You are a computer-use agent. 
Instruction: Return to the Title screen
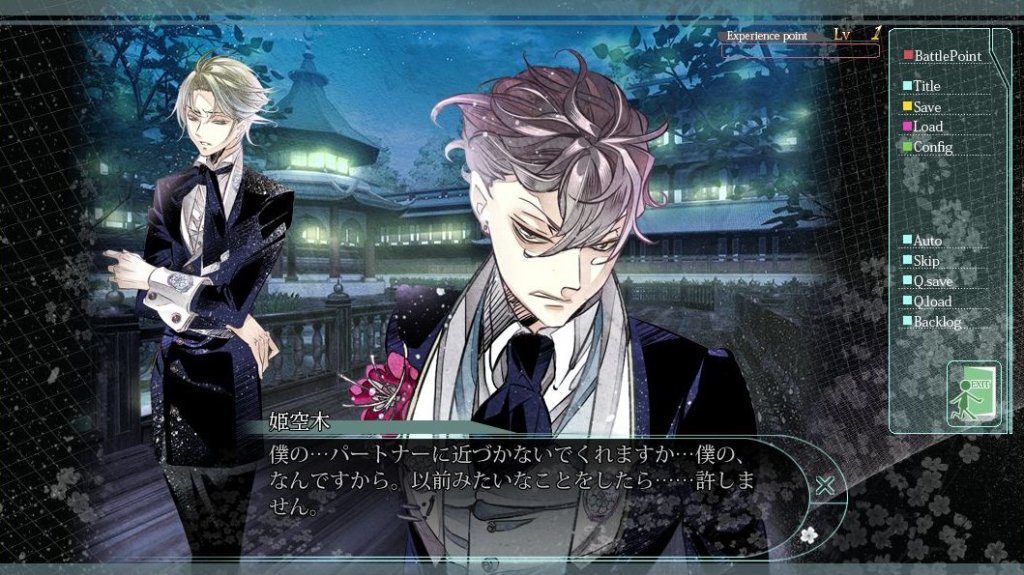click(926, 86)
